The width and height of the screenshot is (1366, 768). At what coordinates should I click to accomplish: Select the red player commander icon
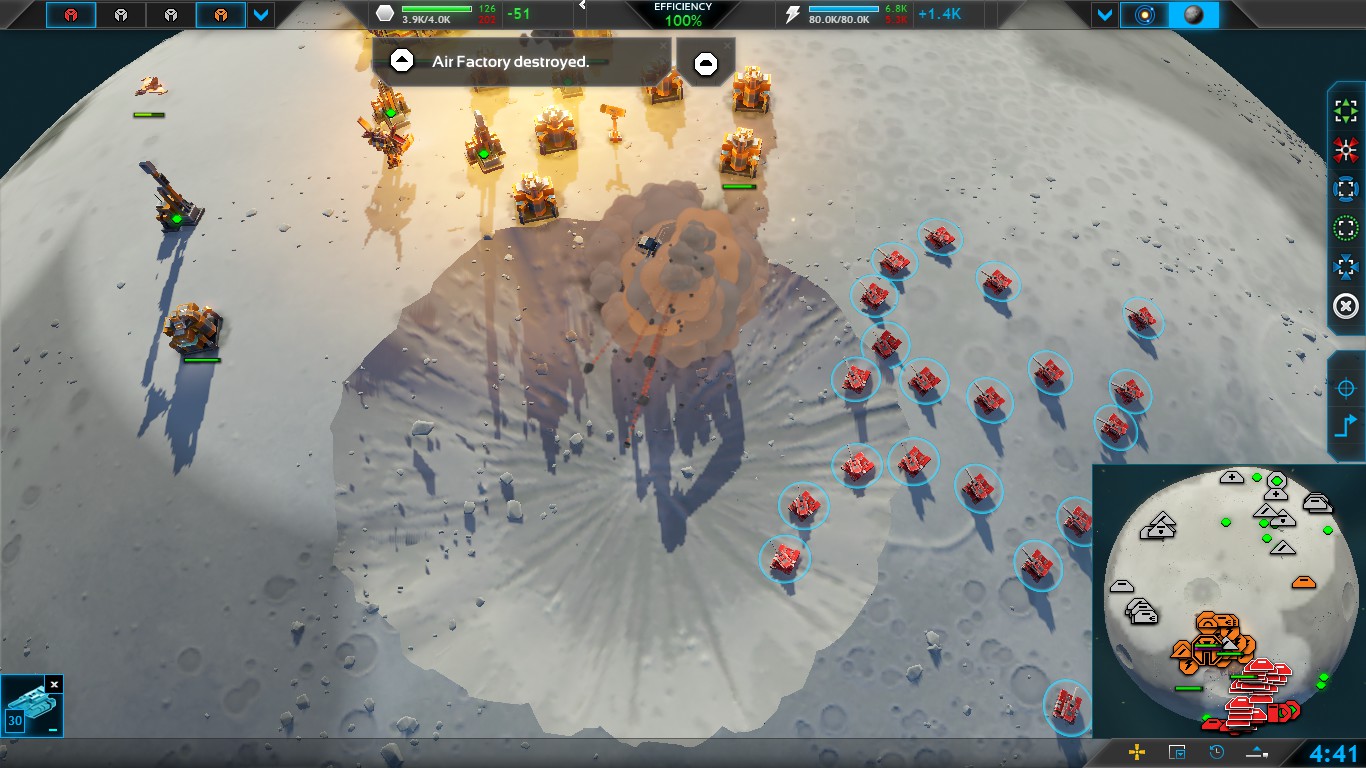(71, 15)
